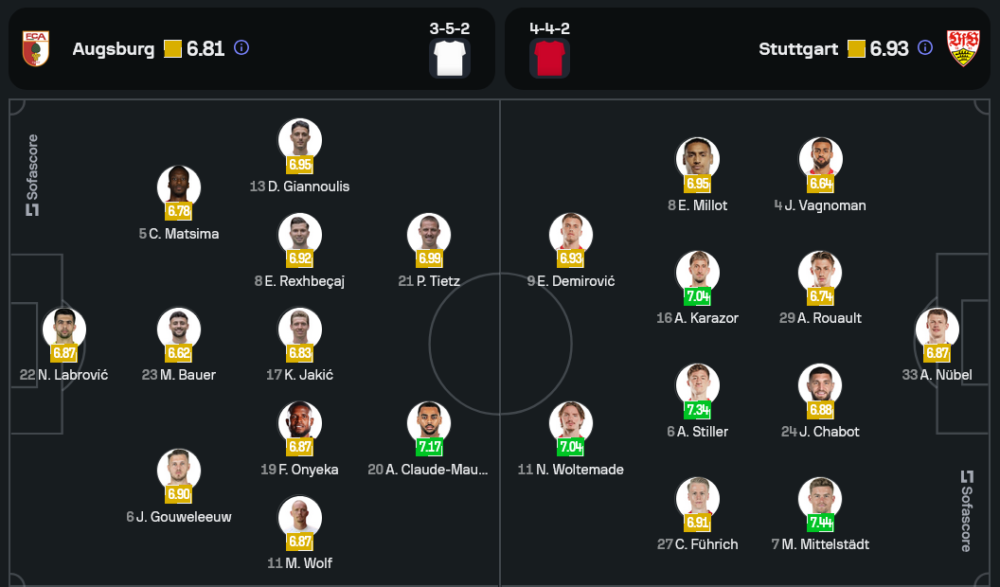Open A. Stiller player details
This screenshot has width=1000, height=587.
tap(697, 386)
